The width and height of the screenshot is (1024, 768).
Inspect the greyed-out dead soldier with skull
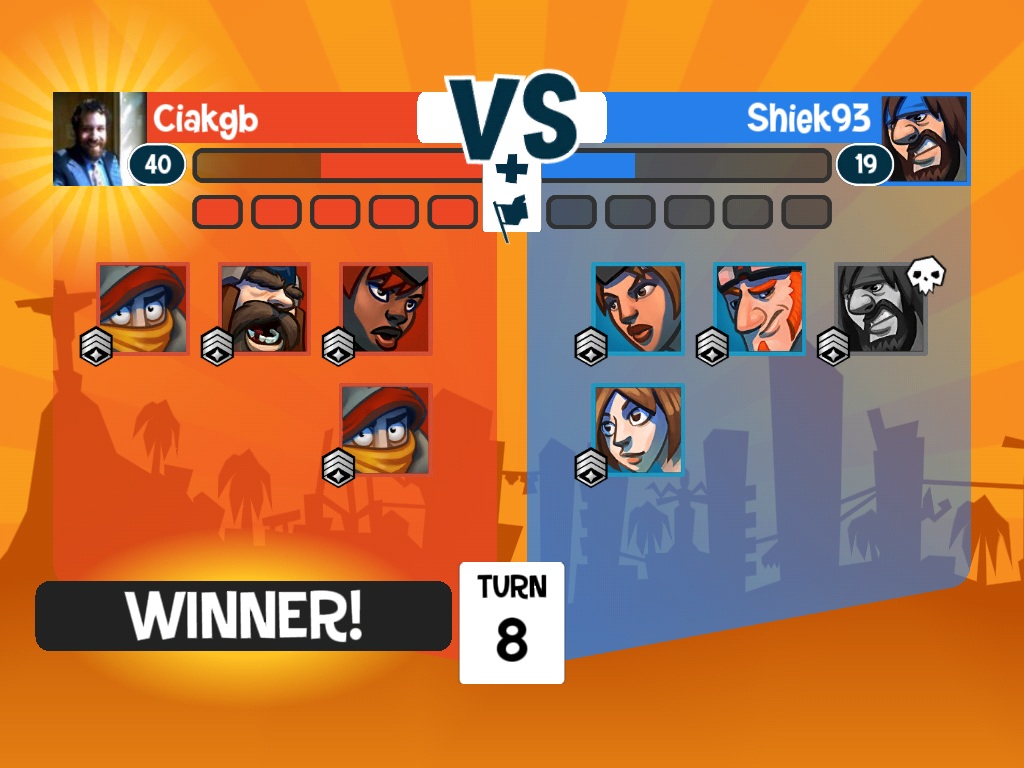[x=881, y=308]
